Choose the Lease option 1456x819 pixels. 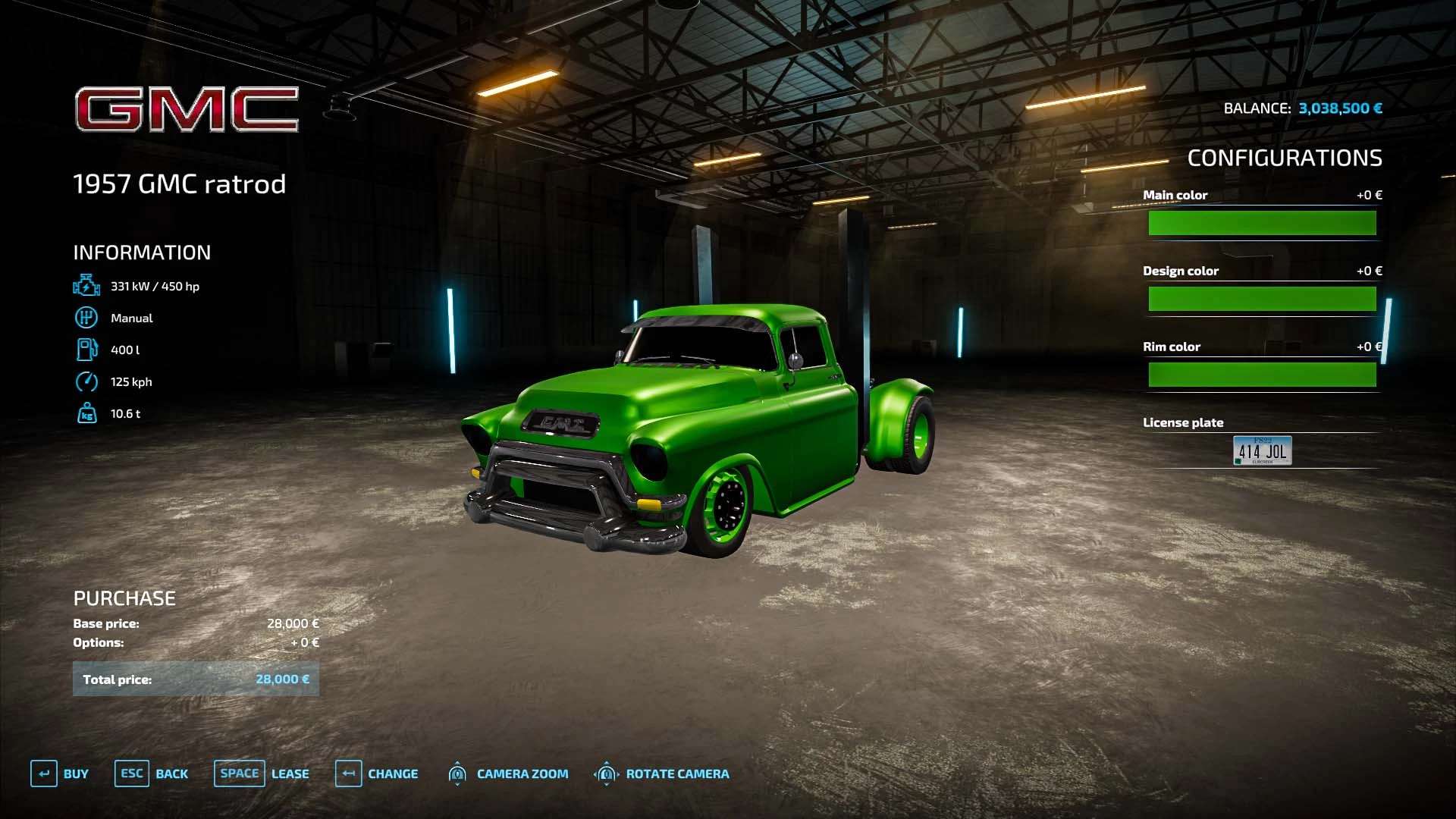262,773
